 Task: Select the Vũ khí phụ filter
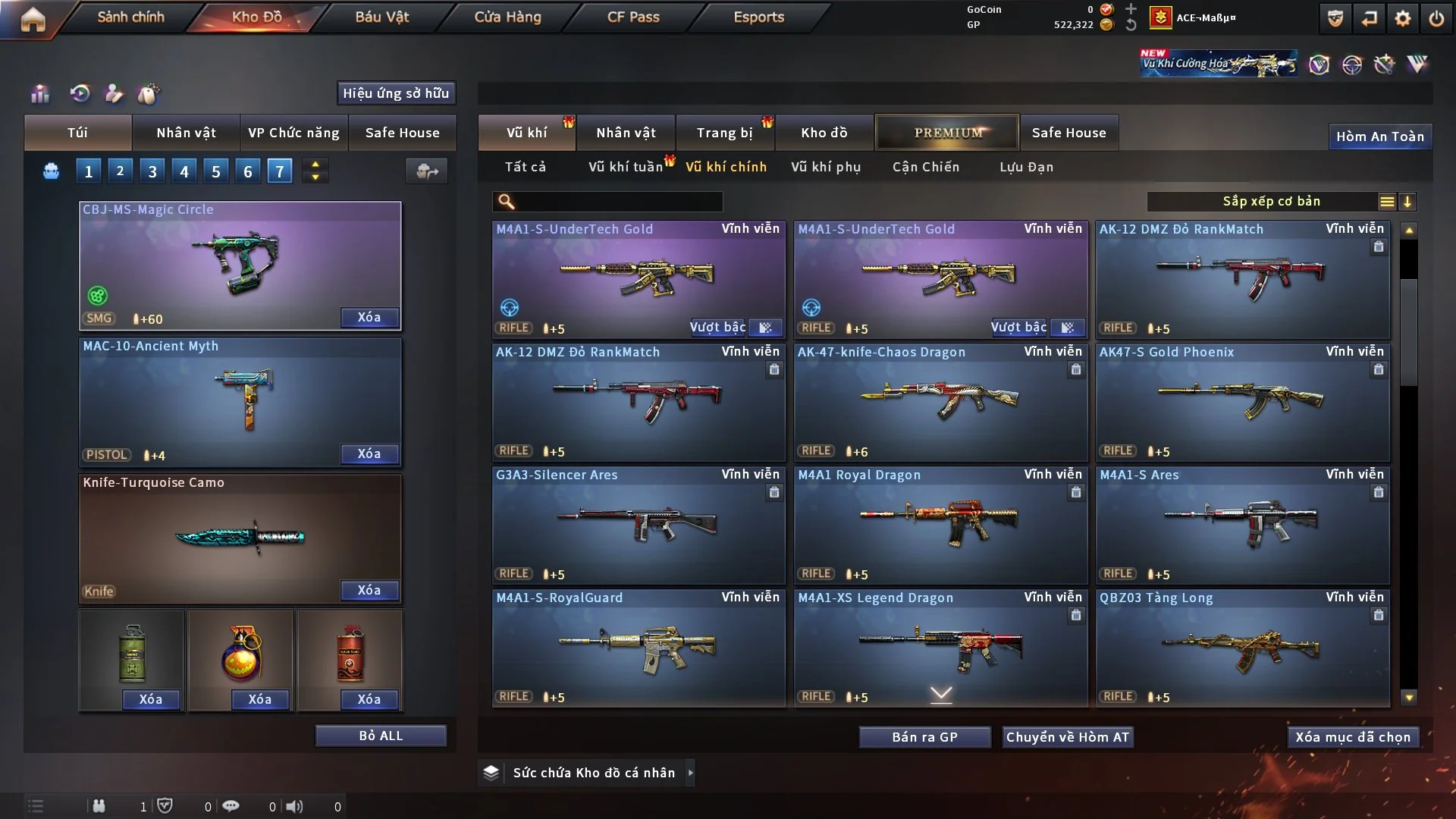[x=826, y=167]
